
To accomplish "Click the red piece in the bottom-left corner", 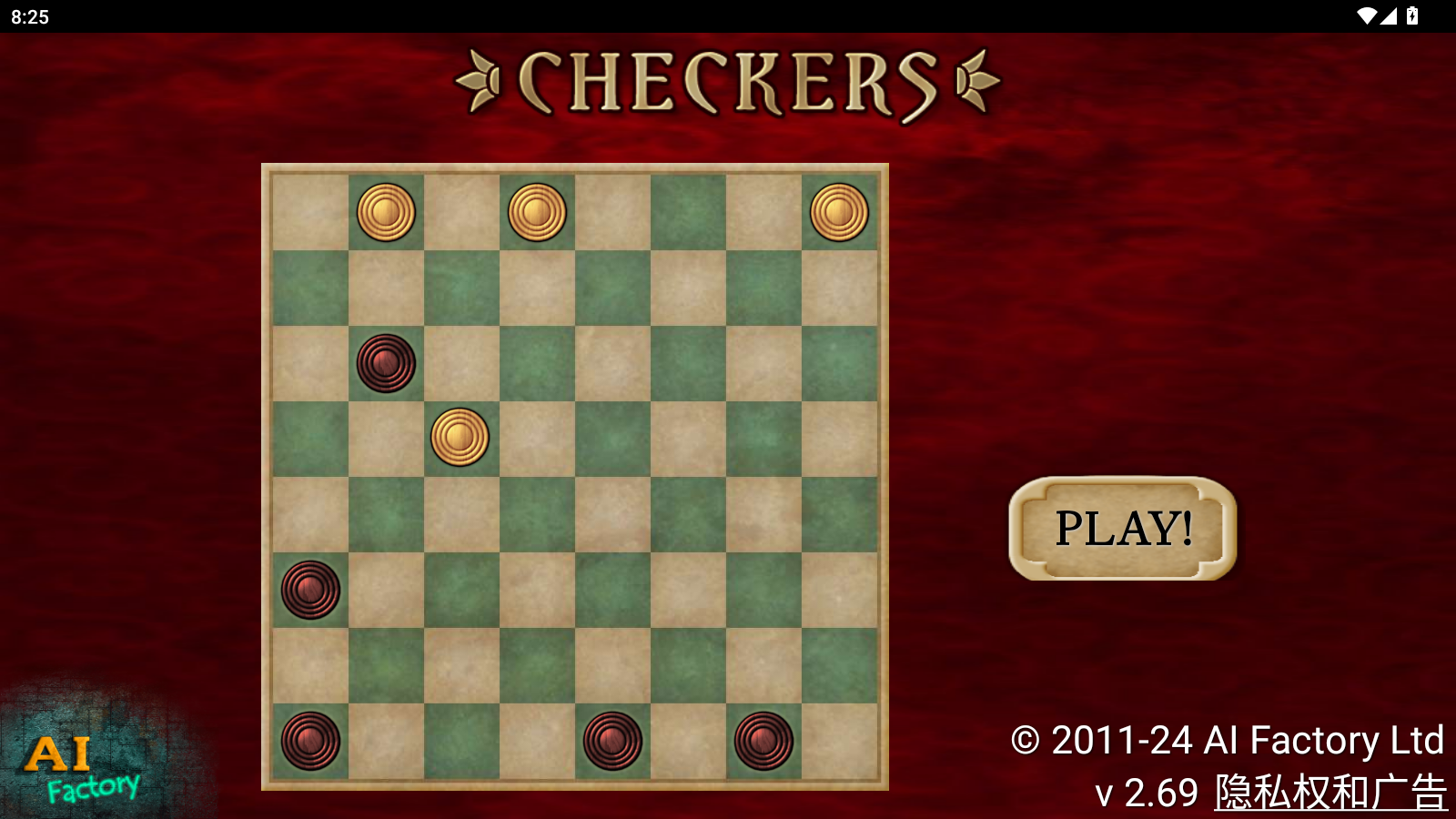I will (x=309, y=742).
